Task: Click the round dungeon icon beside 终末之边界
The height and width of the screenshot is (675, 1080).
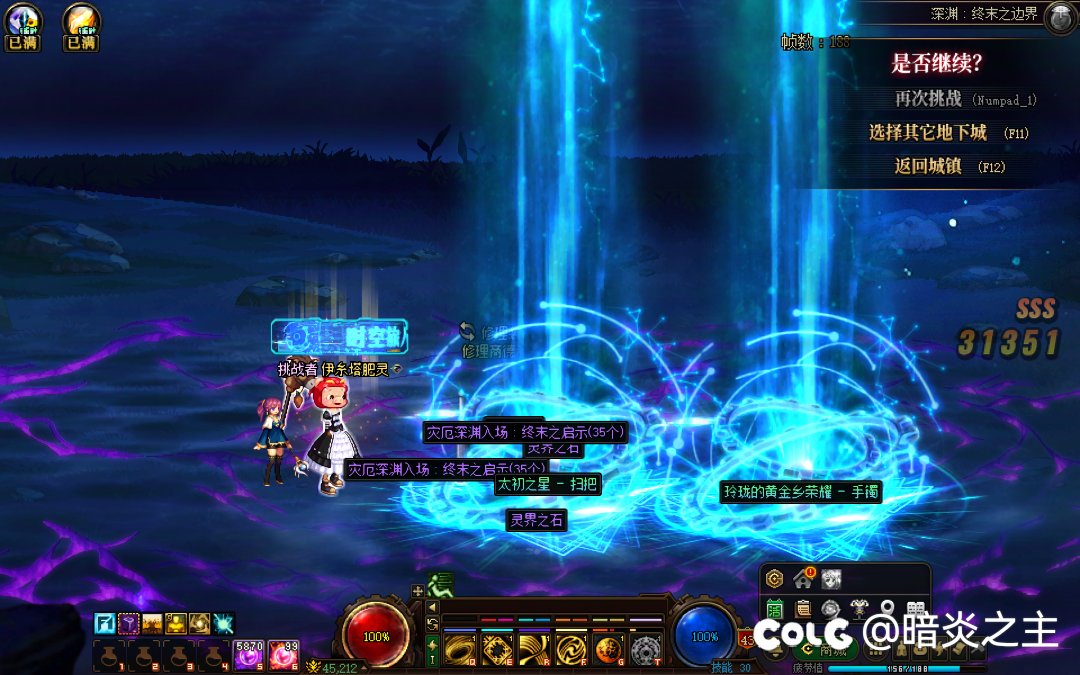Action: [1060, 16]
